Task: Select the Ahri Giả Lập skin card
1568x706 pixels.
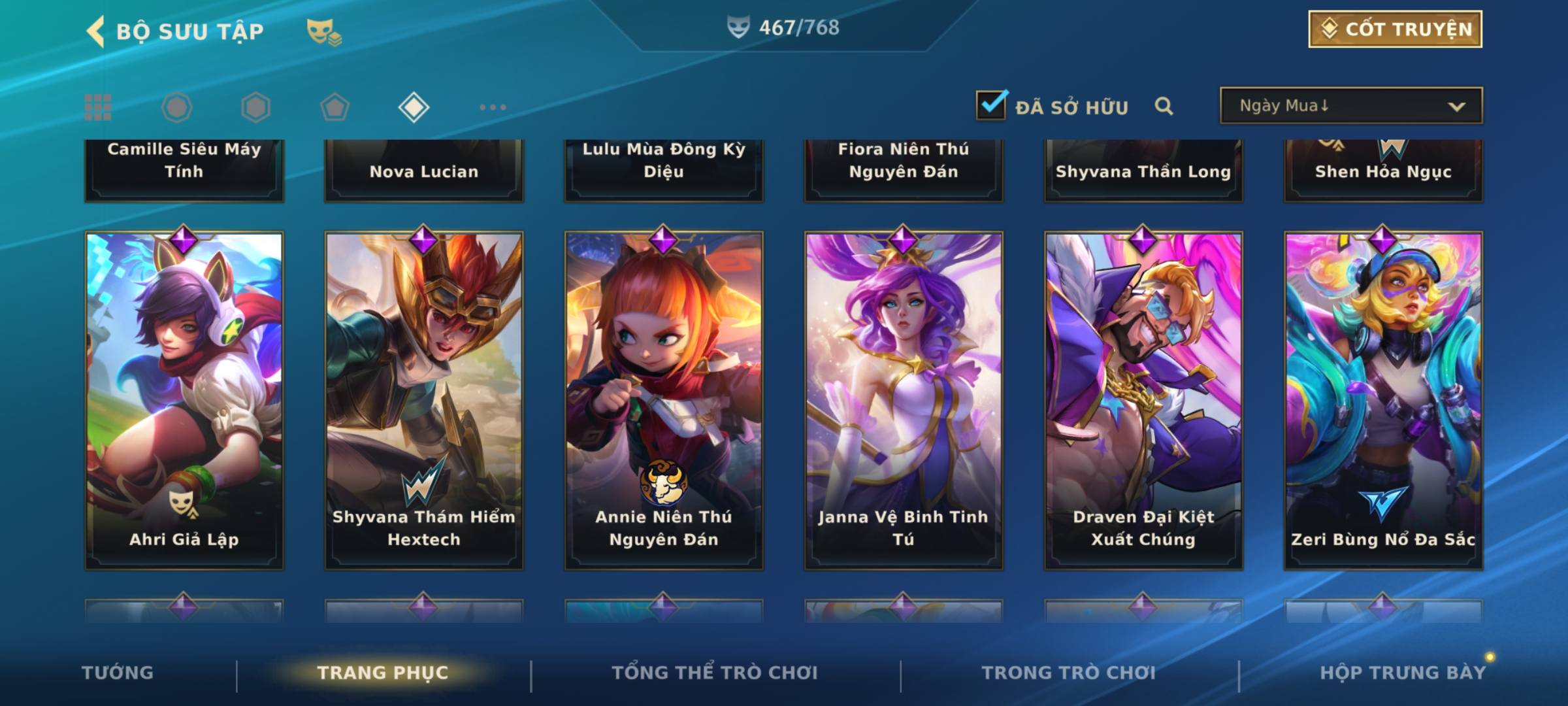Action: pyautogui.click(x=184, y=400)
